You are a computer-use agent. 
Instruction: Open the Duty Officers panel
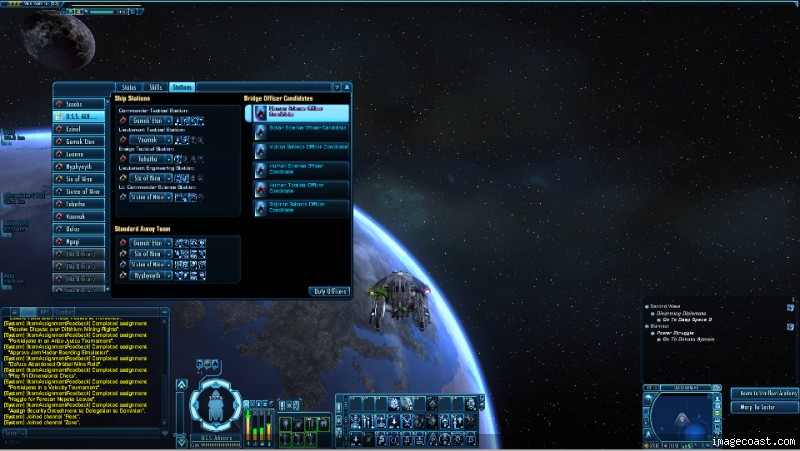[x=330, y=291]
